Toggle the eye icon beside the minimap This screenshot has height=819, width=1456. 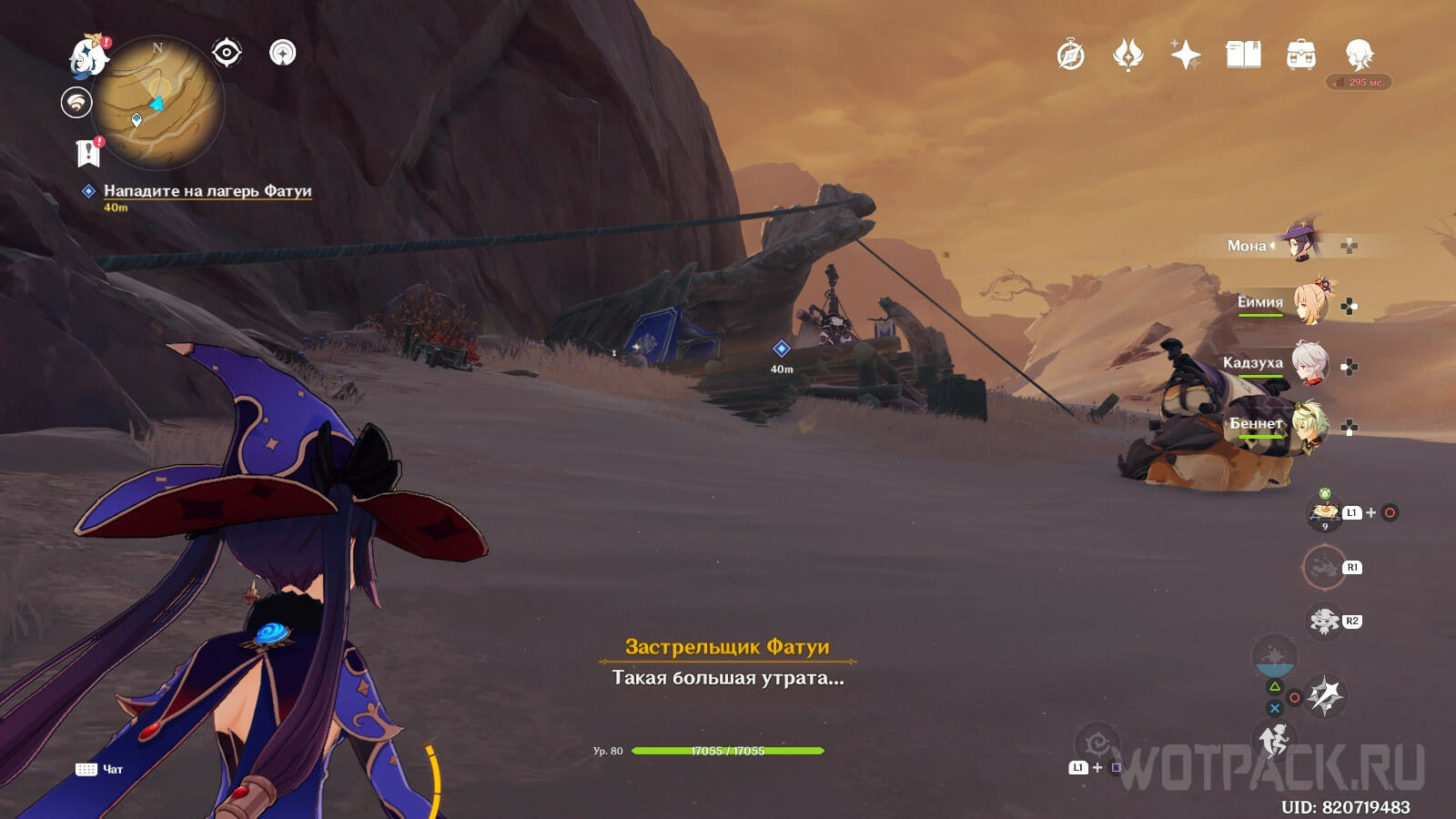pyautogui.click(x=227, y=53)
